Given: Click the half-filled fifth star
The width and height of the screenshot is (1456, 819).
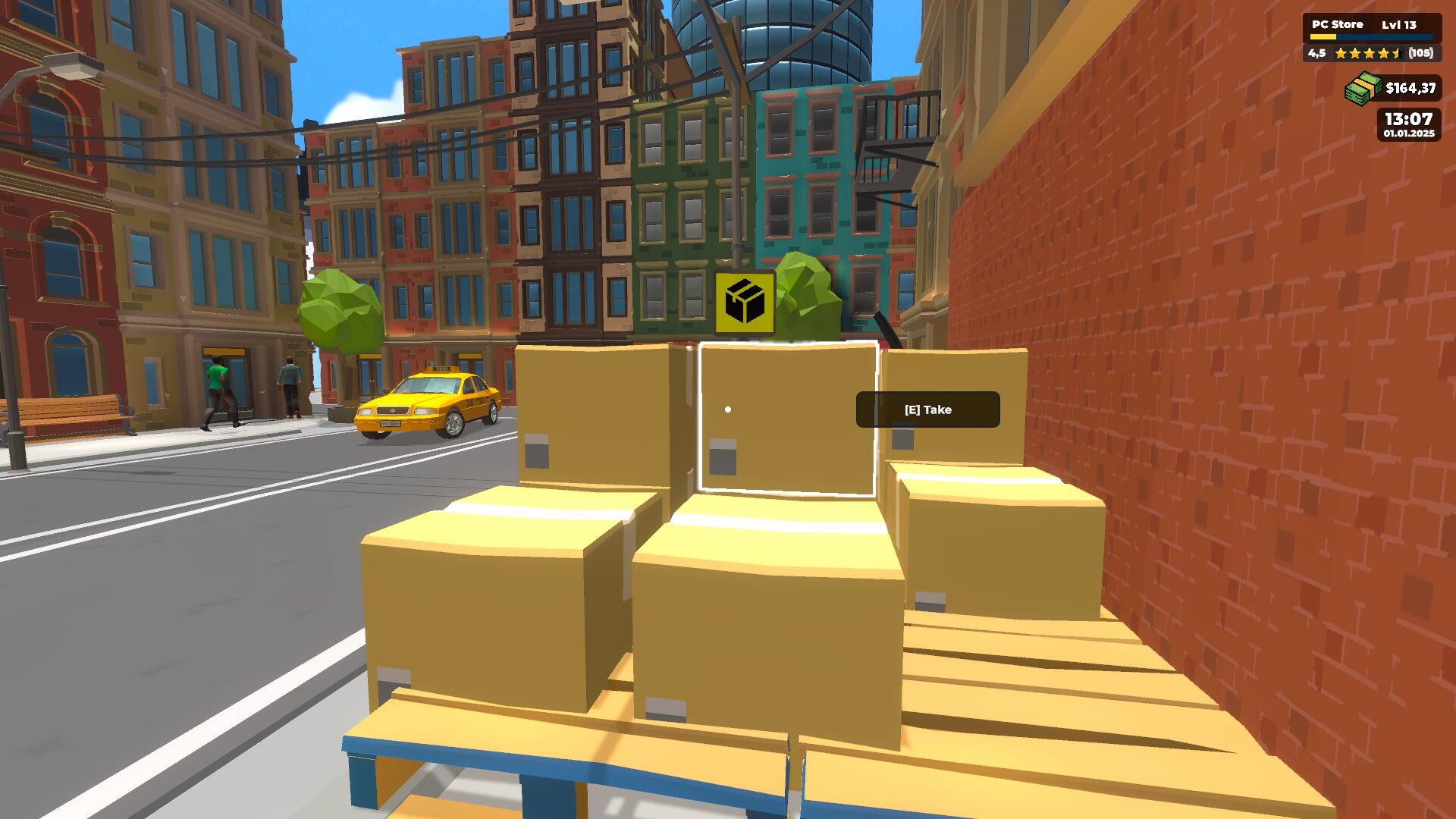Looking at the screenshot, I should (x=1398, y=54).
